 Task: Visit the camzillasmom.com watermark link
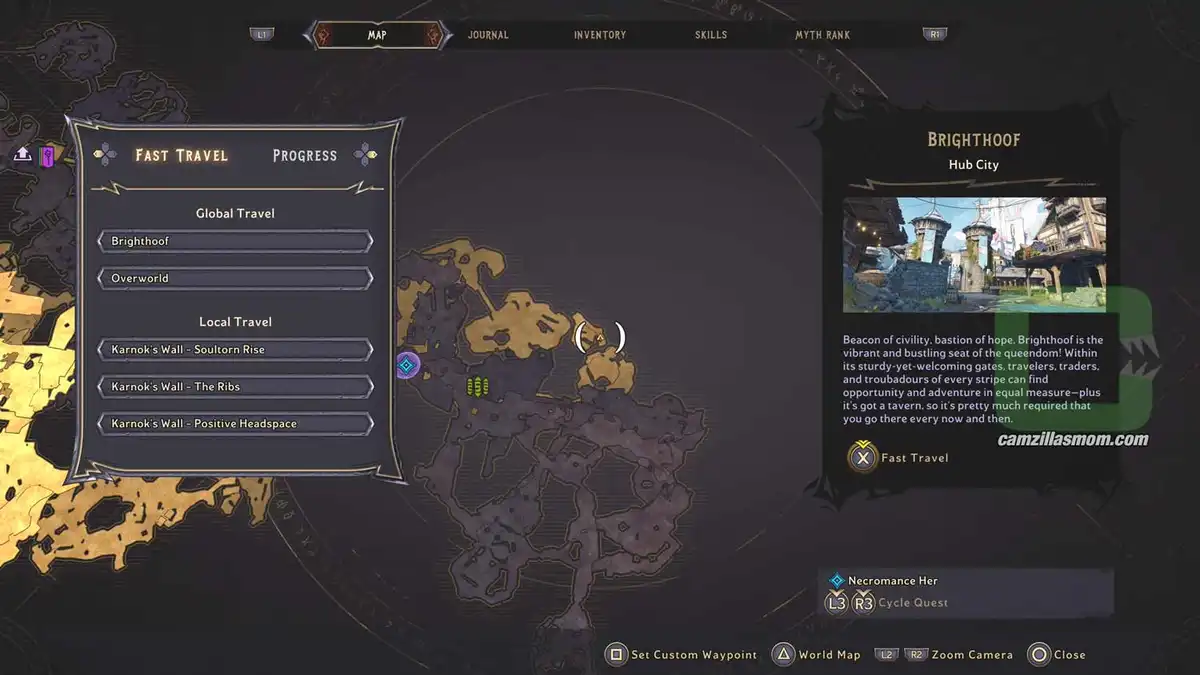1072,440
